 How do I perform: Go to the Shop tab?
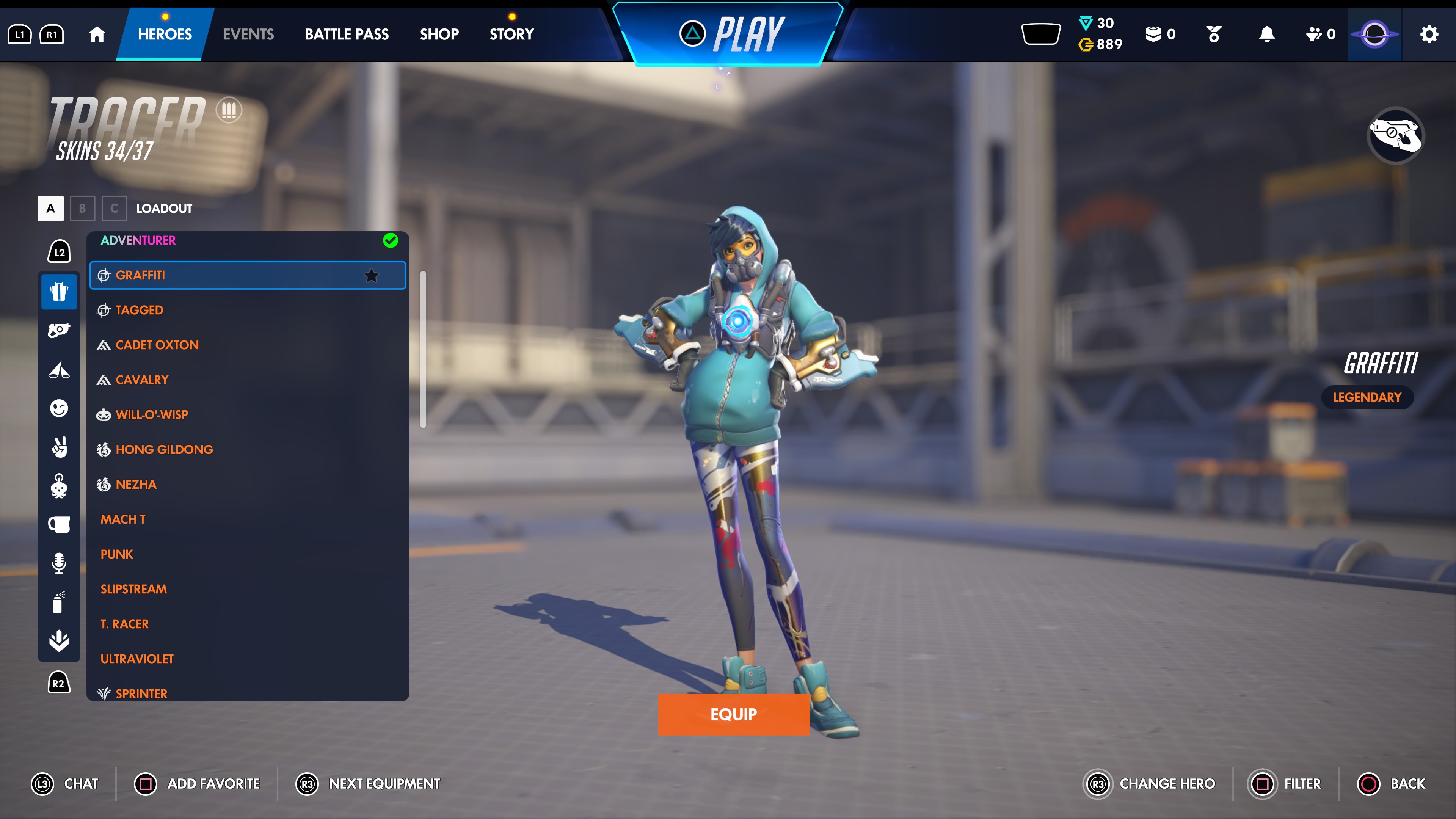tap(439, 34)
